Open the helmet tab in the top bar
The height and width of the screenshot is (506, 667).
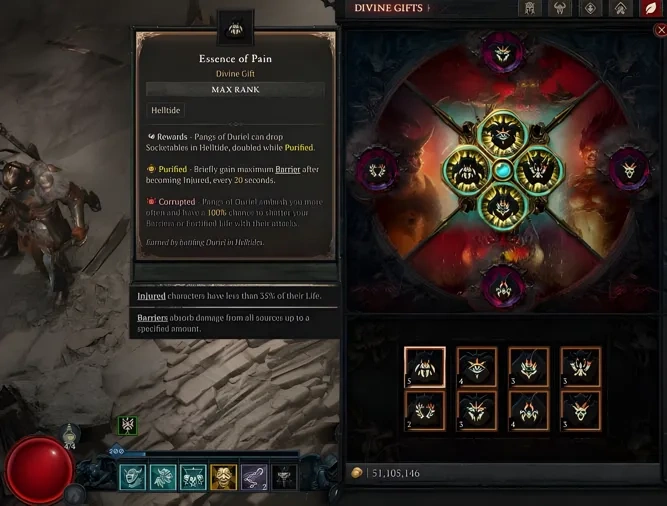point(529,9)
